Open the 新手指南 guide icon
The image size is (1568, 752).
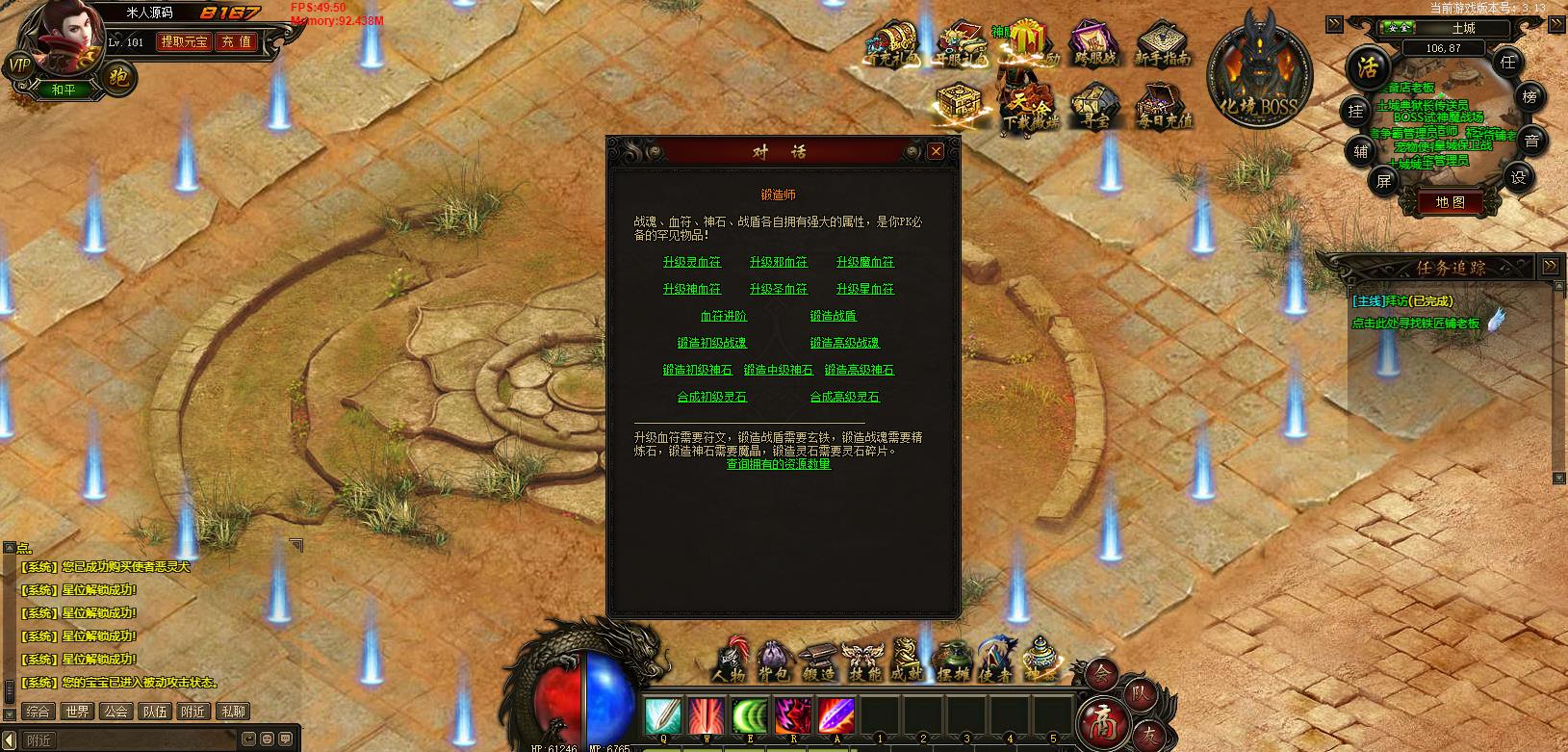click(1162, 44)
